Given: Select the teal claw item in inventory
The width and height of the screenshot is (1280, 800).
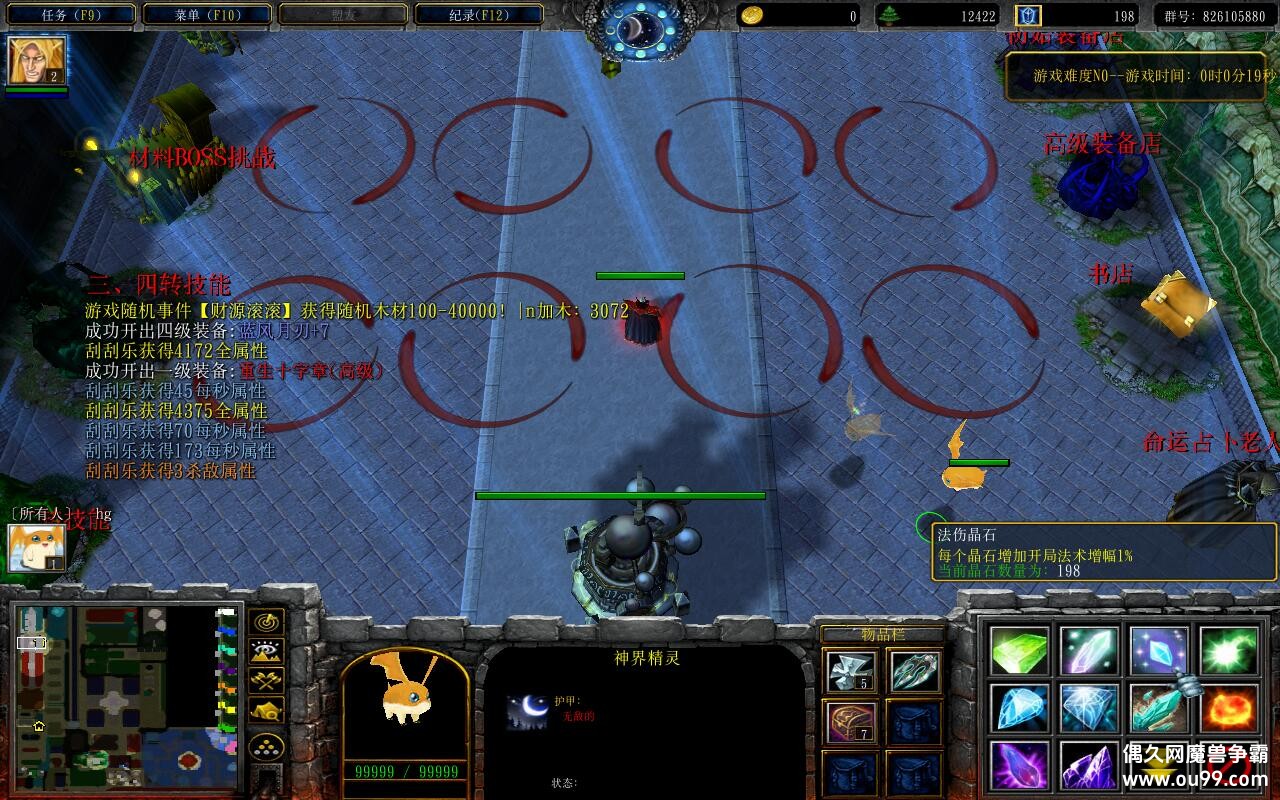Looking at the screenshot, I should (914, 671).
